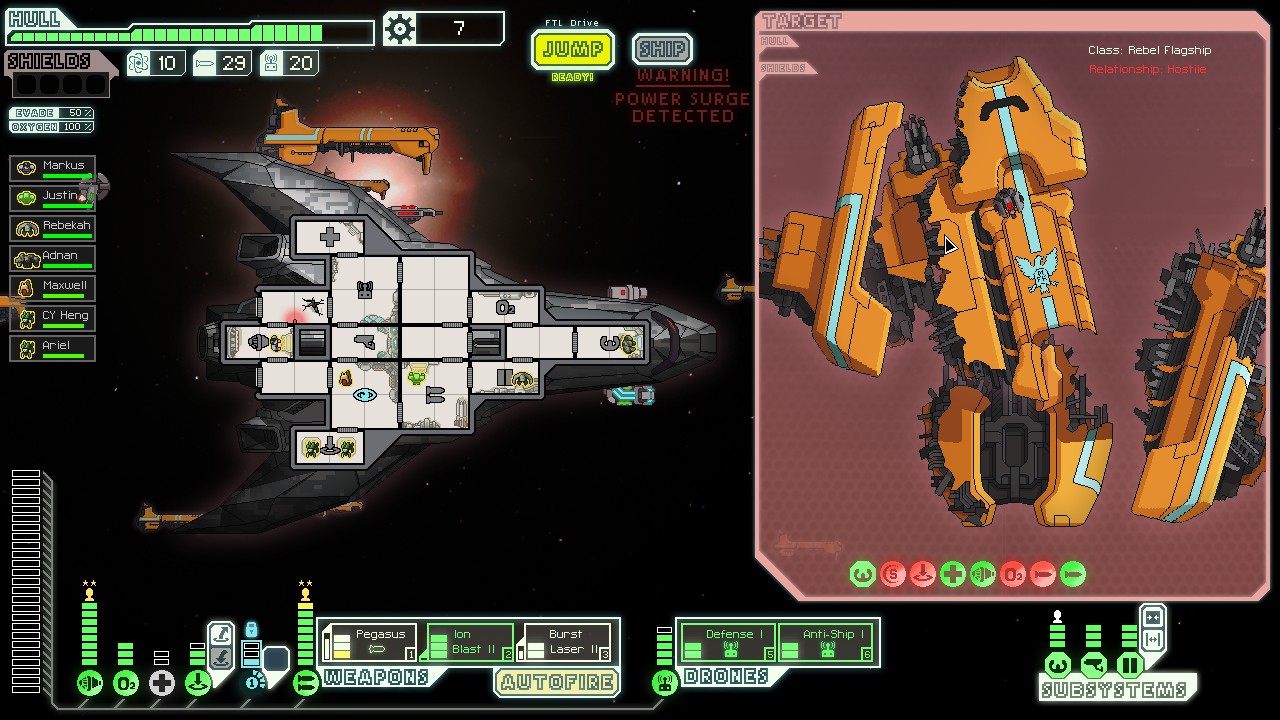Activate the Defense I drone
Image resolution: width=1280 pixels, height=720 pixels.
tap(728, 640)
